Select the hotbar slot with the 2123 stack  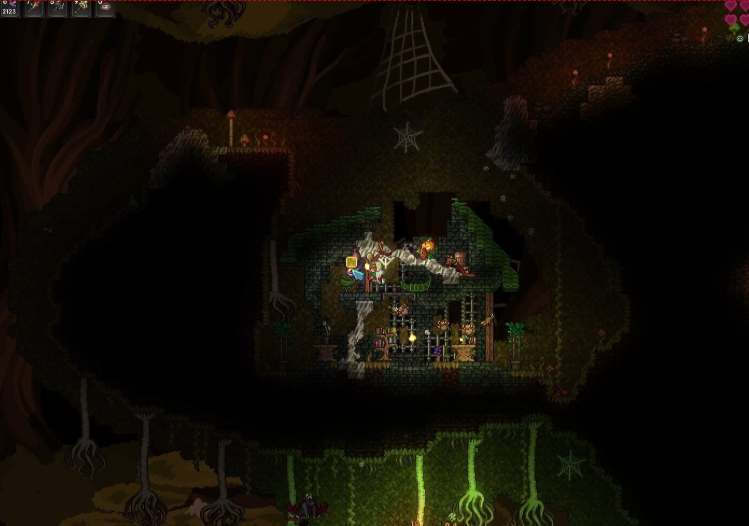tap(10, 8)
